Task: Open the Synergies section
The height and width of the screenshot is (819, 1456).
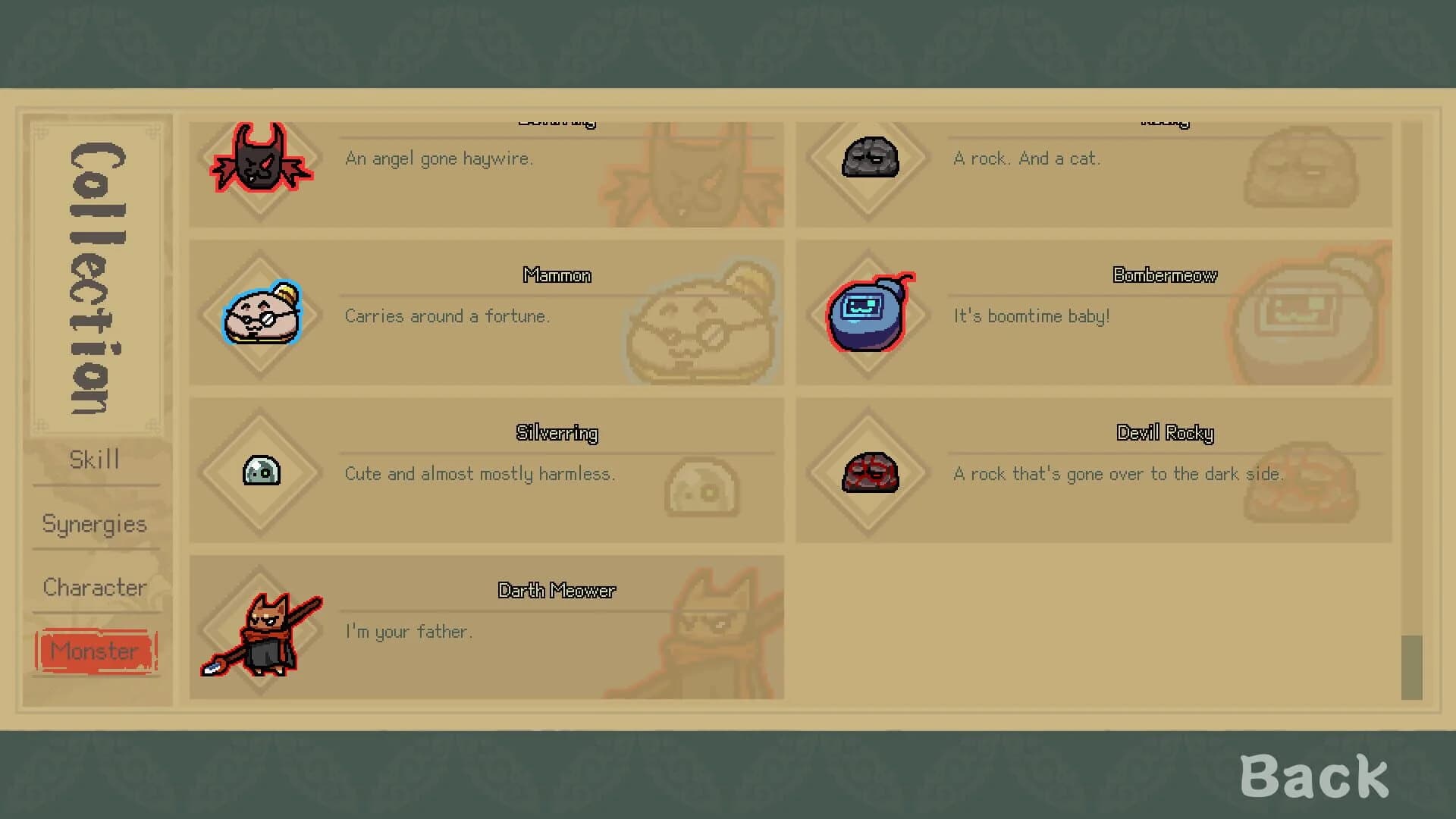Action: tap(95, 523)
